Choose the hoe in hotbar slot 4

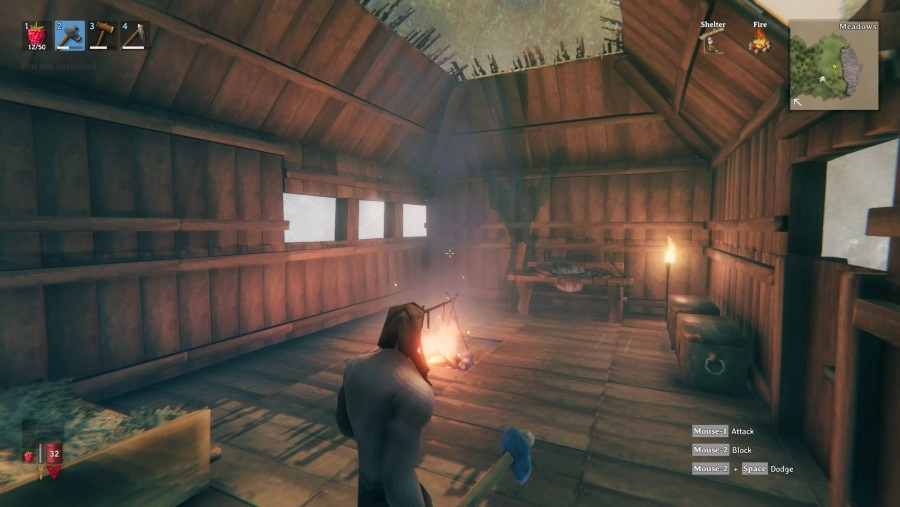click(134, 35)
